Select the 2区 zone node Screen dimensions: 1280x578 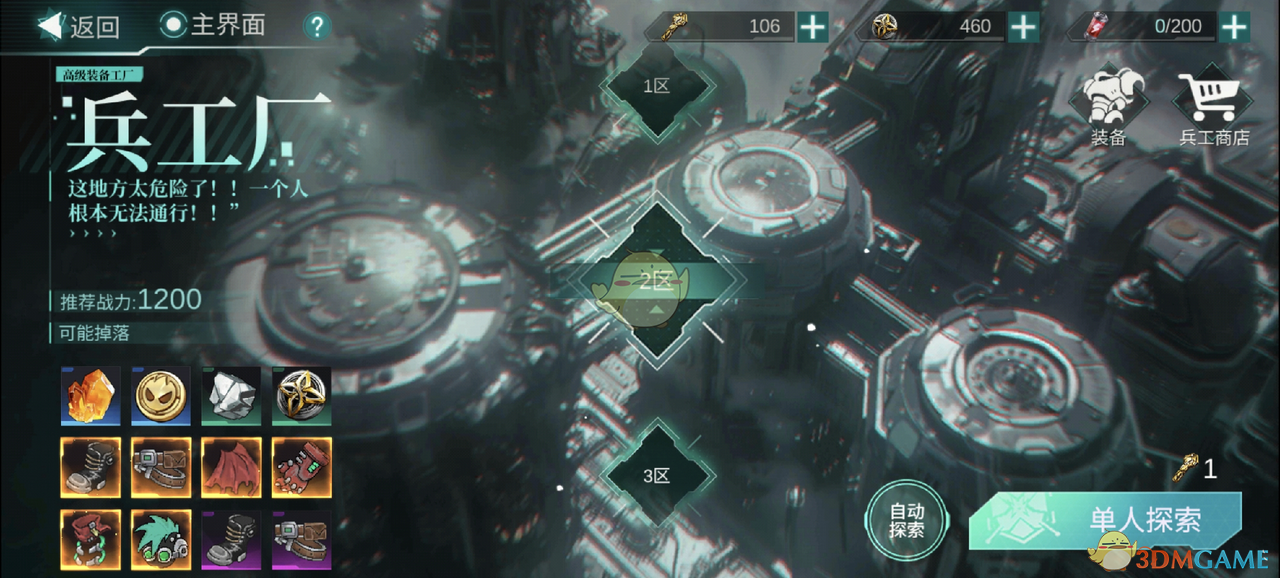656,282
